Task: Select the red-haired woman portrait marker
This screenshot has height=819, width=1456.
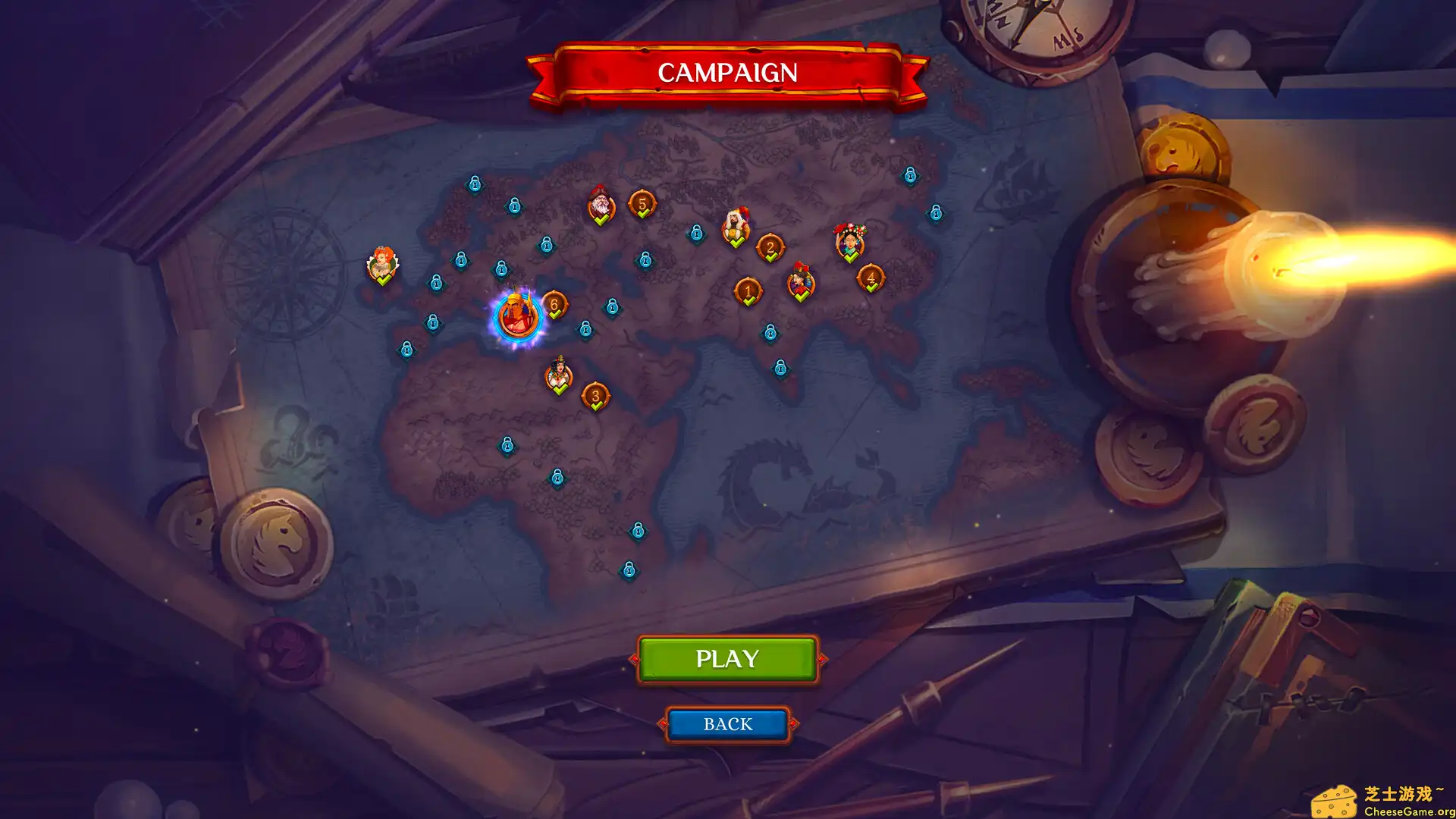Action: point(383,264)
